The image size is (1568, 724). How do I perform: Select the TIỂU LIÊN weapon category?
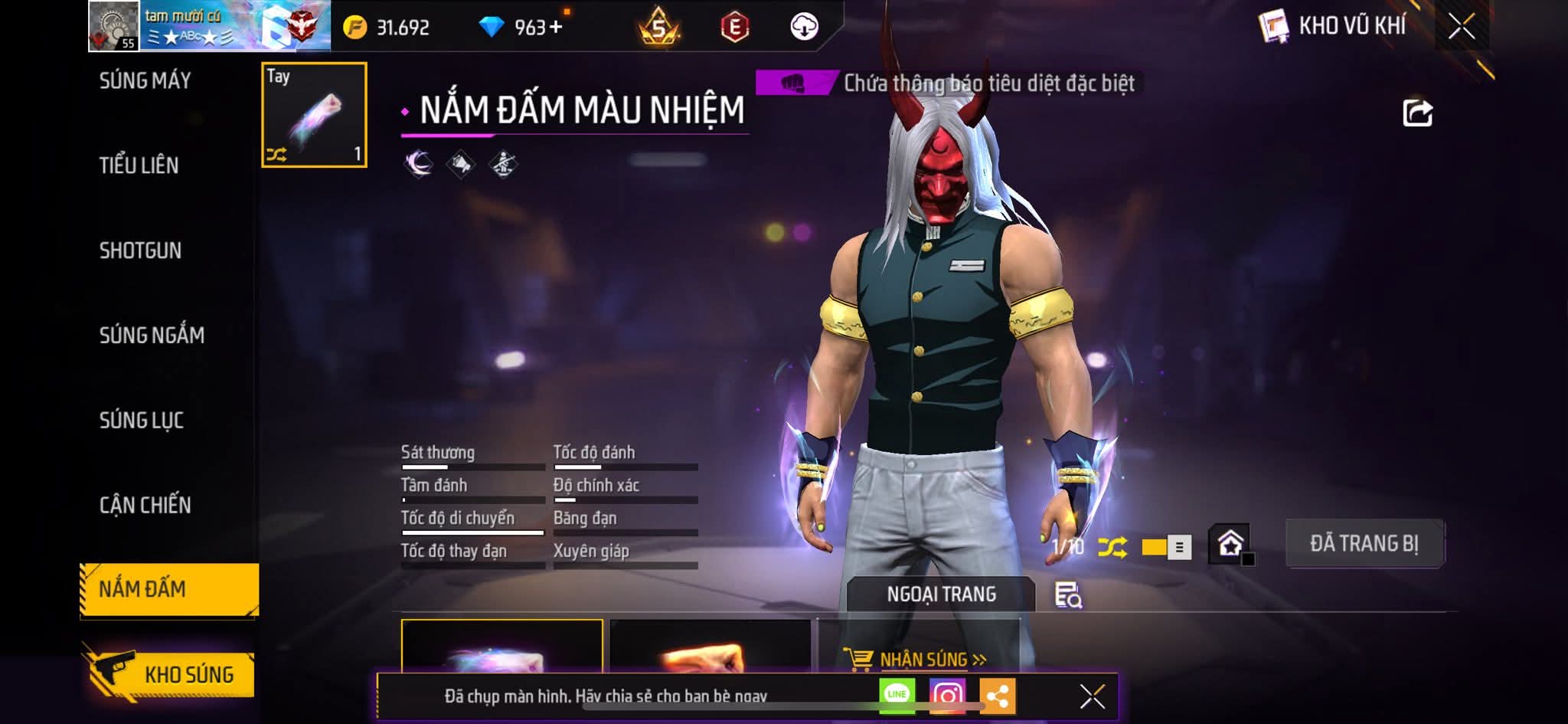click(x=139, y=165)
